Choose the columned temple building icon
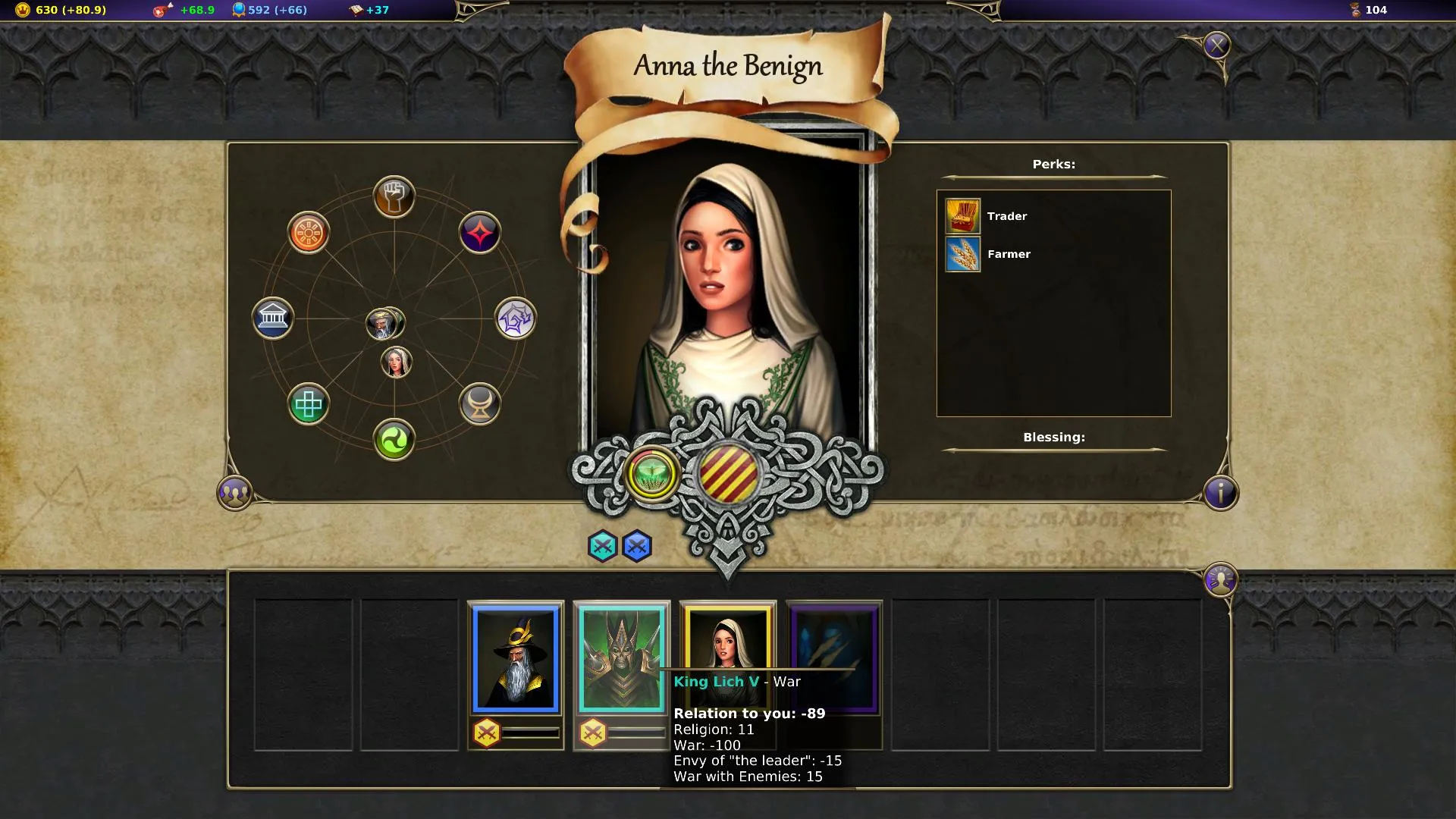The width and height of the screenshot is (1456, 819). 272,318
